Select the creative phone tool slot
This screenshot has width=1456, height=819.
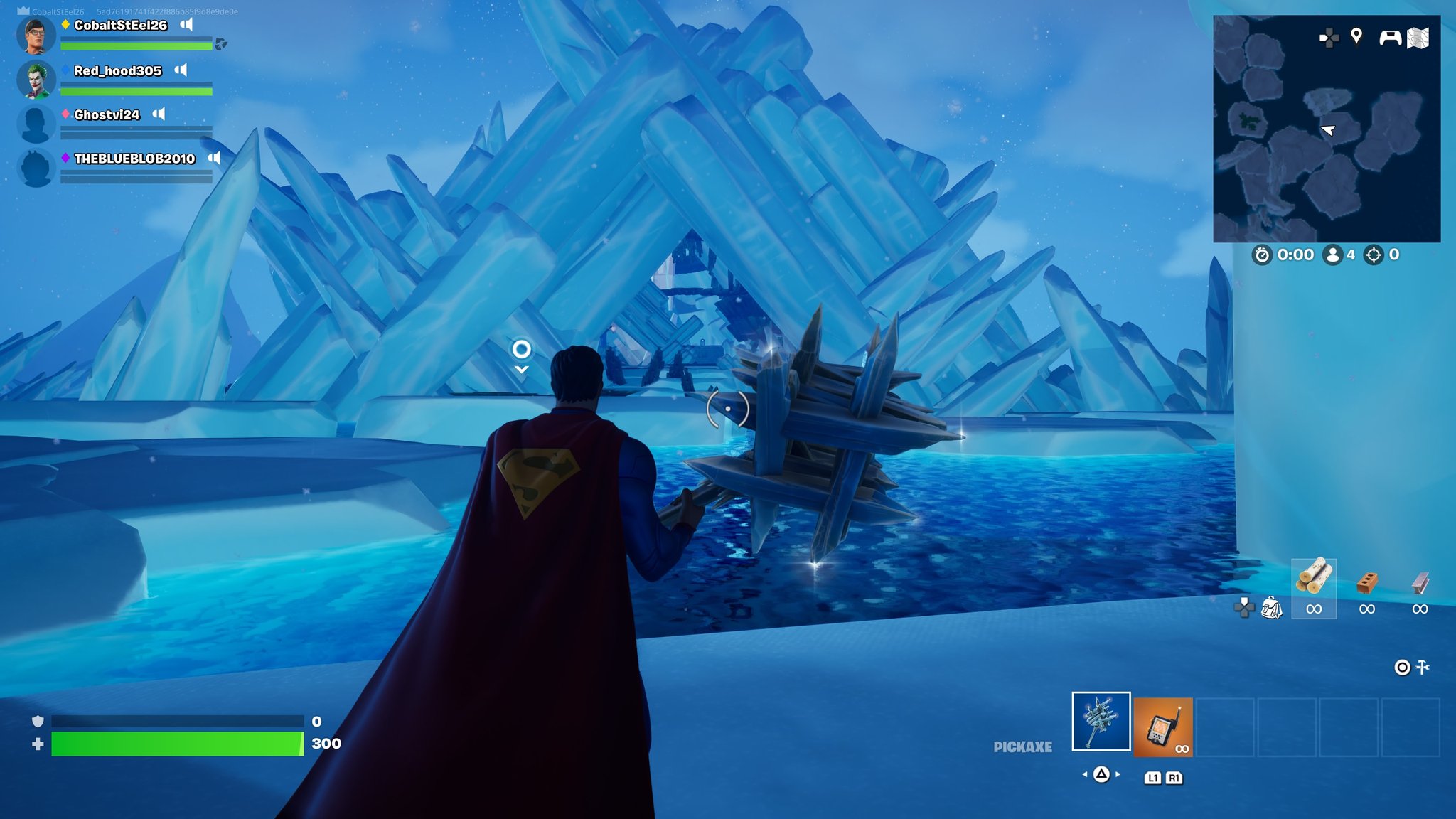coord(1162,727)
